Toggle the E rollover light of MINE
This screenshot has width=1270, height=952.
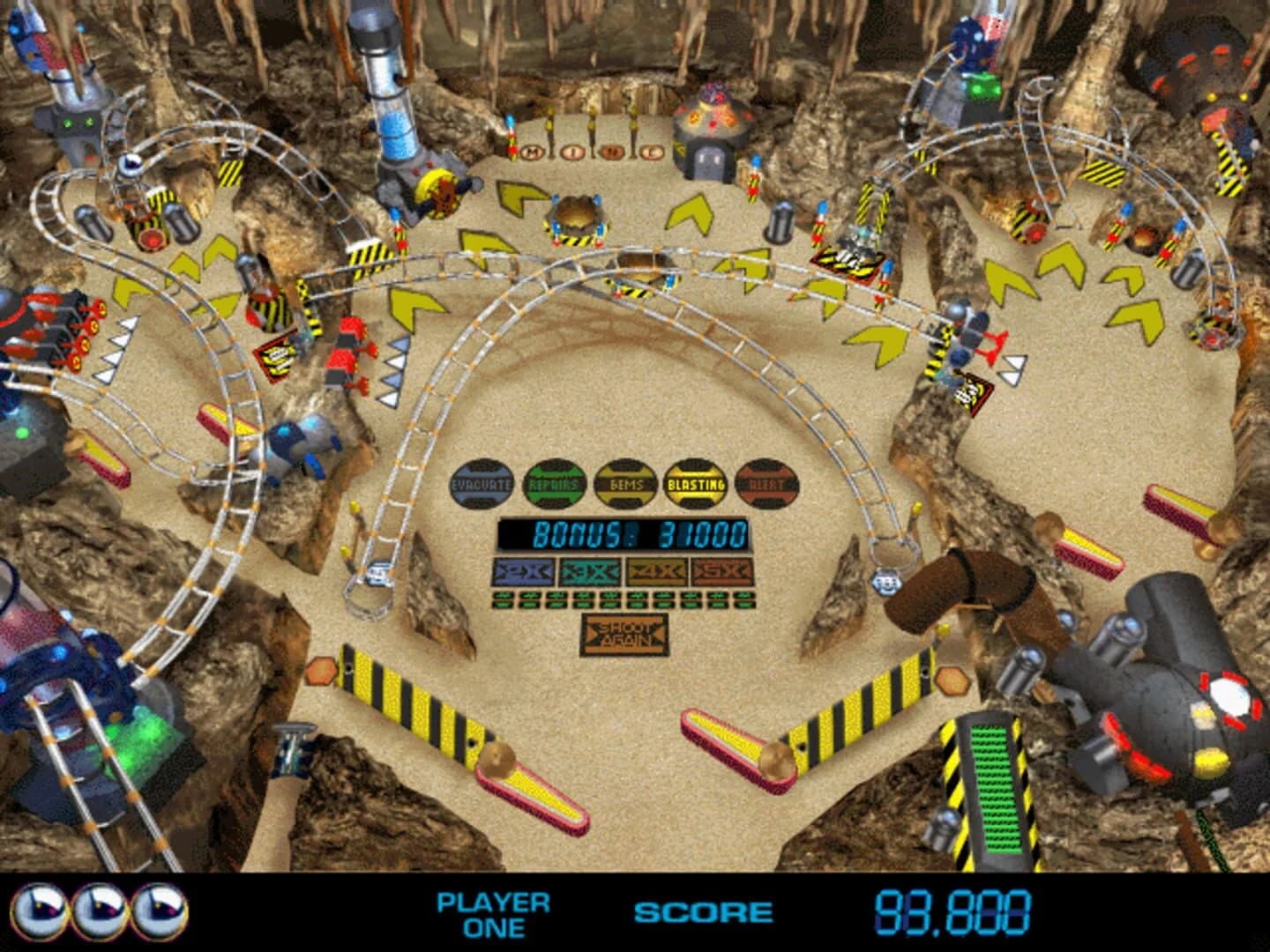pyautogui.click(x=653, y=152)
